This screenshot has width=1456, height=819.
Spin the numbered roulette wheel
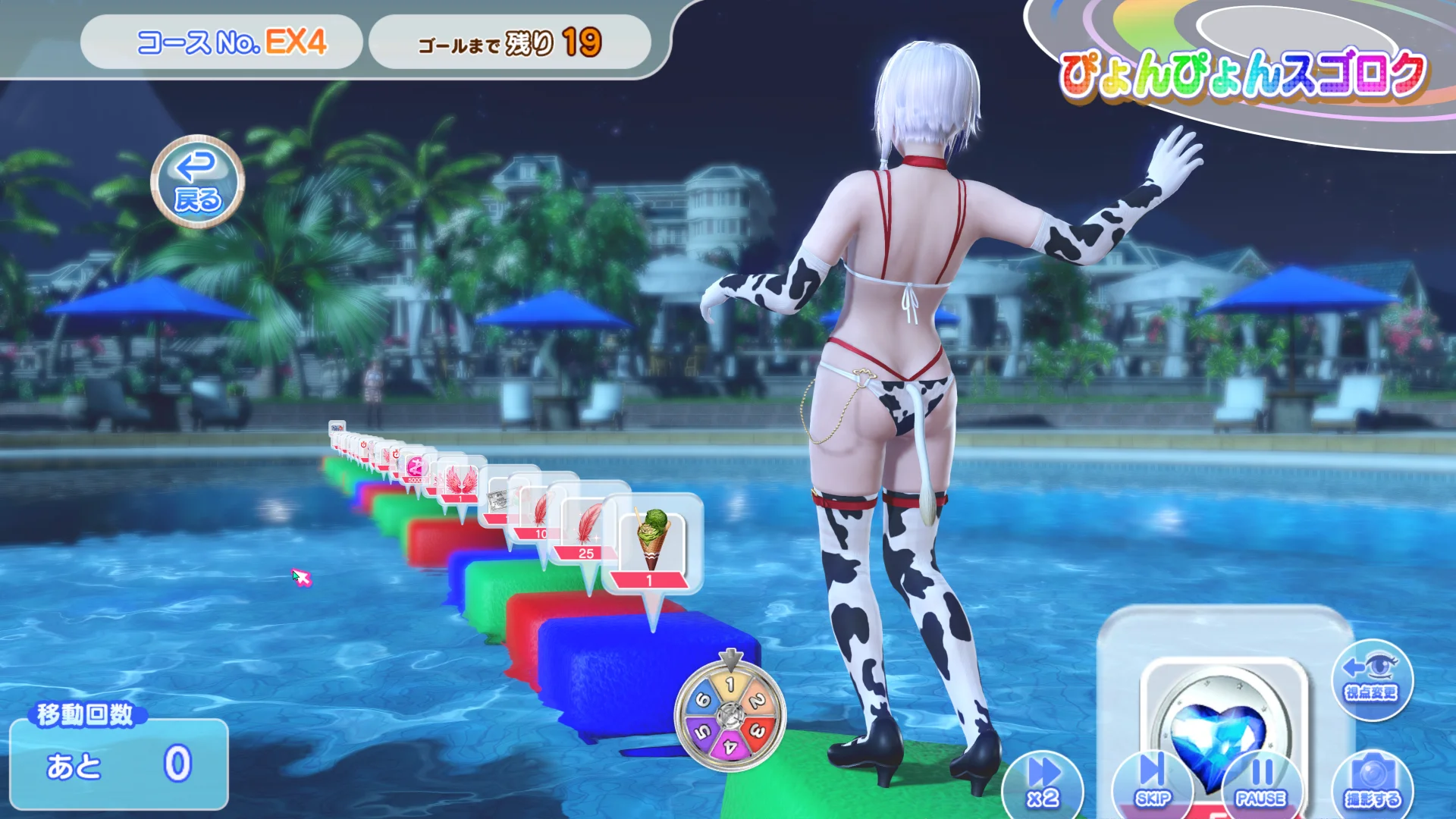click(x=730, y=714)
